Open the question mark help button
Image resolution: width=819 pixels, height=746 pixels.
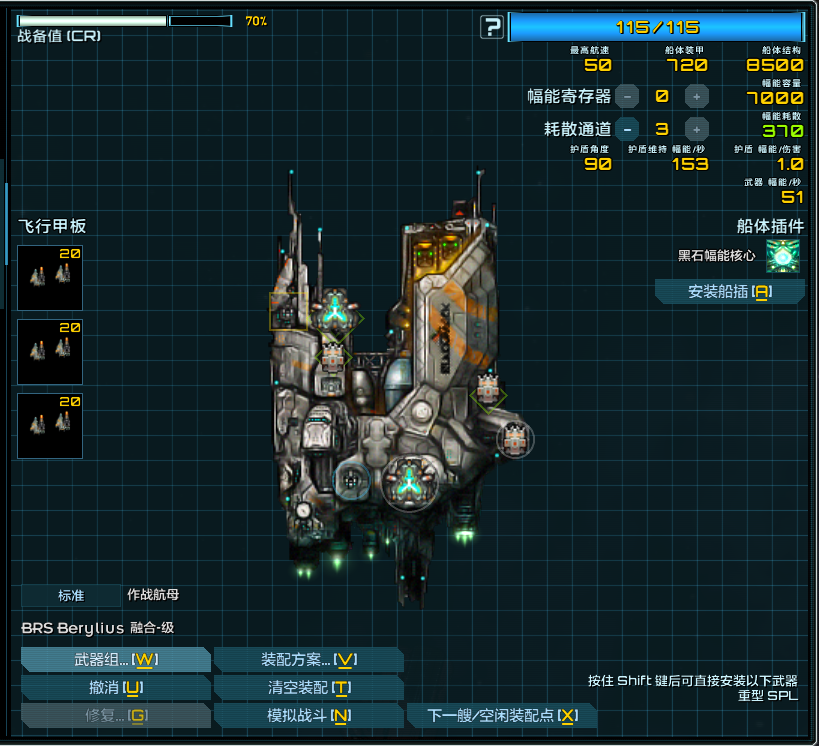[491, 27]
